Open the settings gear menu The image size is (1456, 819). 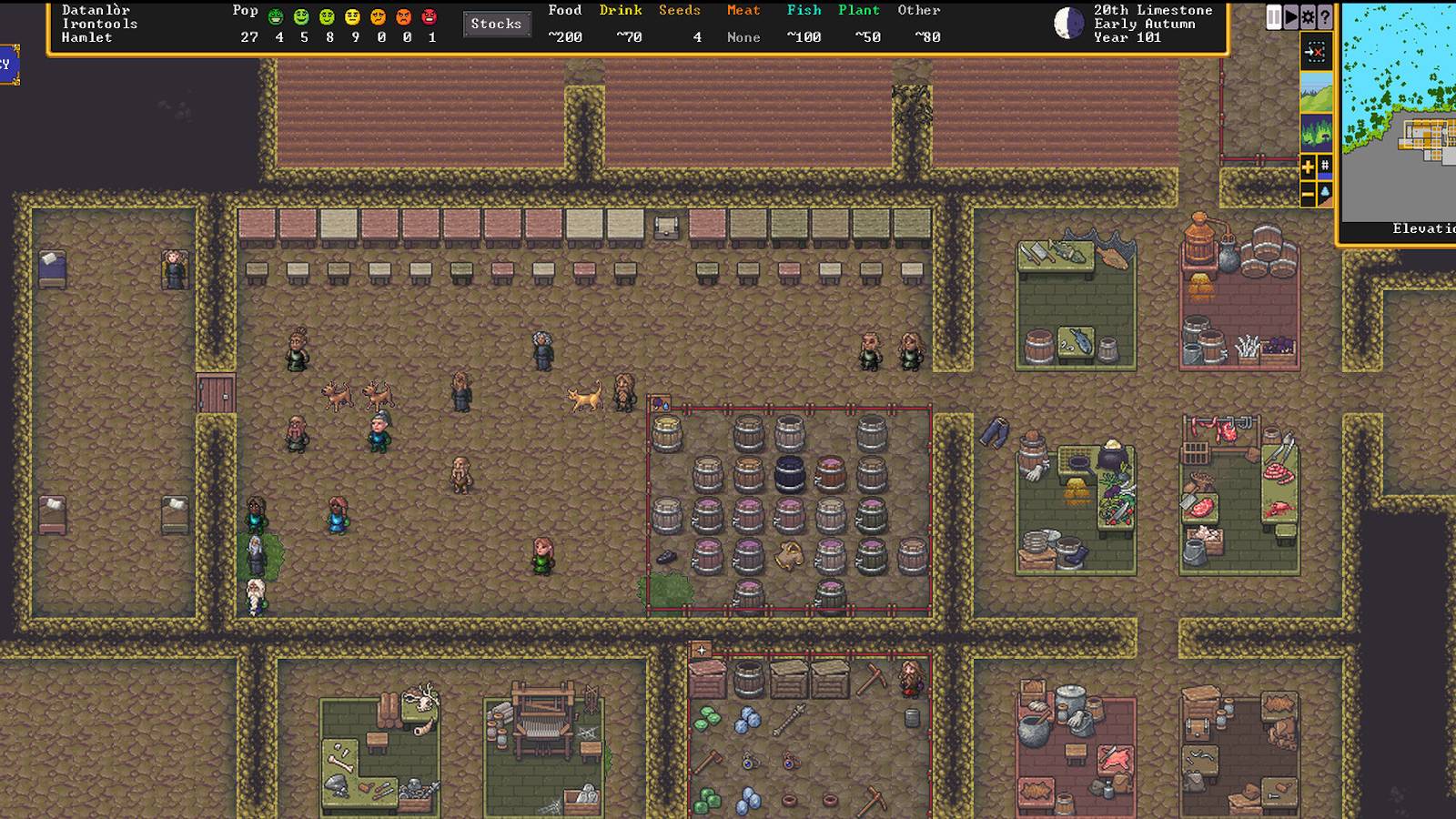coord(1308,16)
